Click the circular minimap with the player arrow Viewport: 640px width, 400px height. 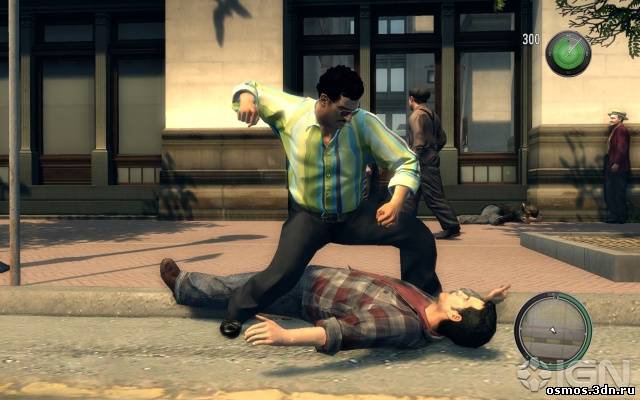[x=552, y=331]
